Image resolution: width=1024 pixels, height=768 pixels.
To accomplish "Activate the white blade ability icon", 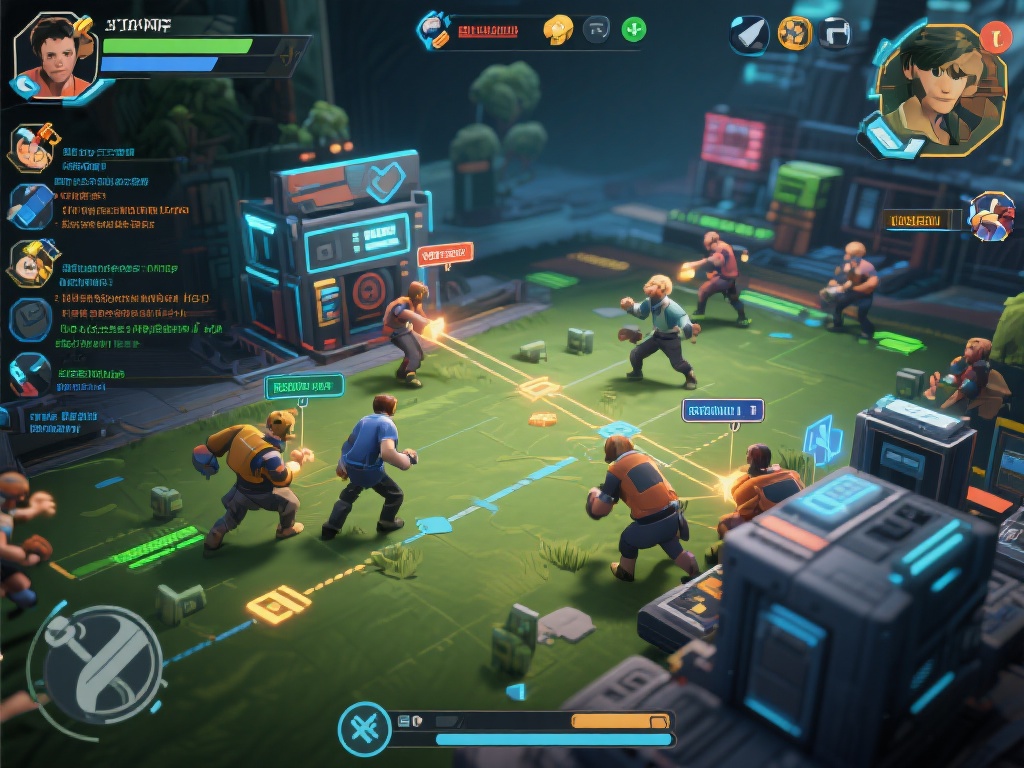I will coord(749,35).
